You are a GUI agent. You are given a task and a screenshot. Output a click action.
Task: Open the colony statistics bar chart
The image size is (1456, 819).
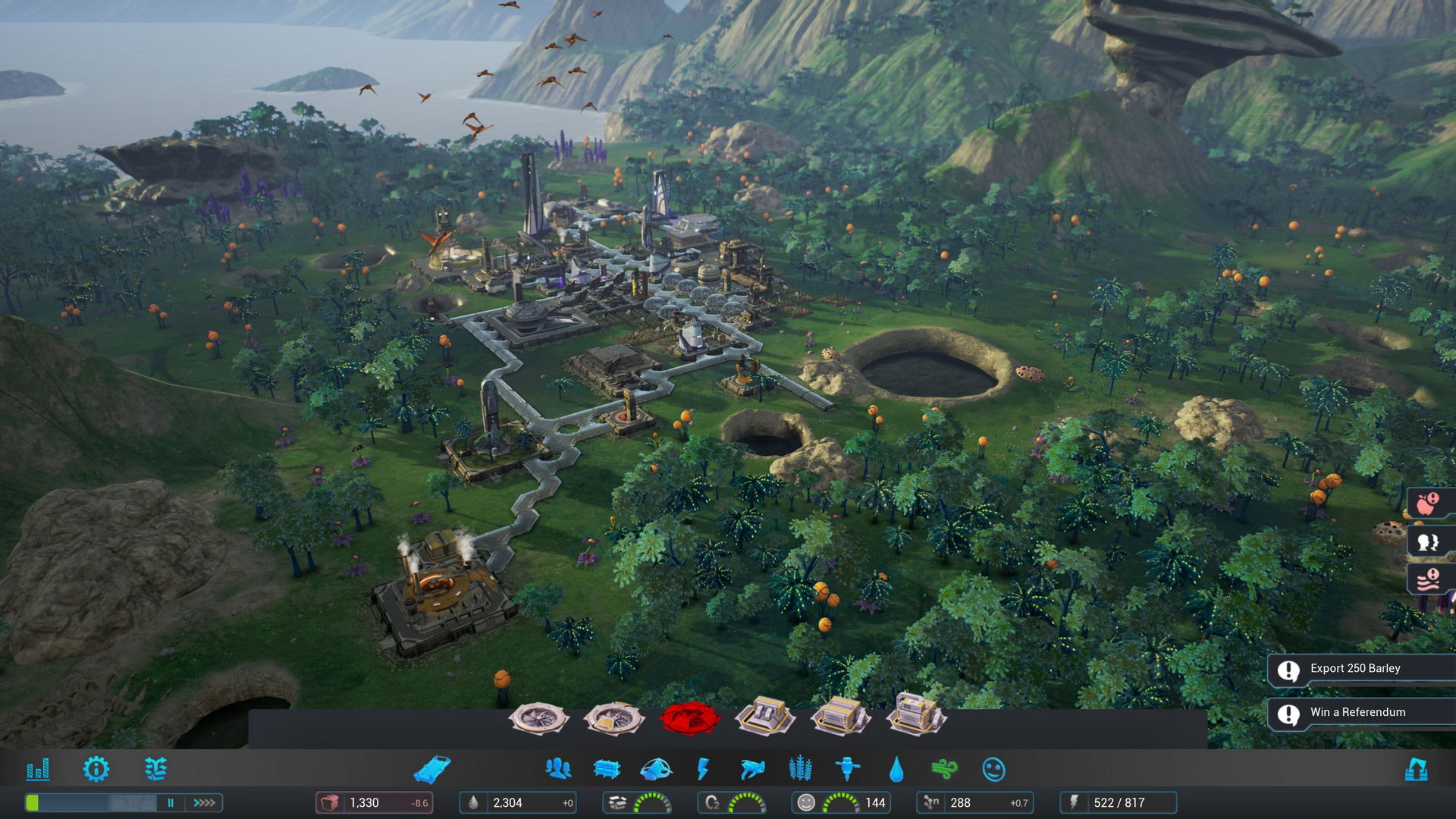[38, 770]
